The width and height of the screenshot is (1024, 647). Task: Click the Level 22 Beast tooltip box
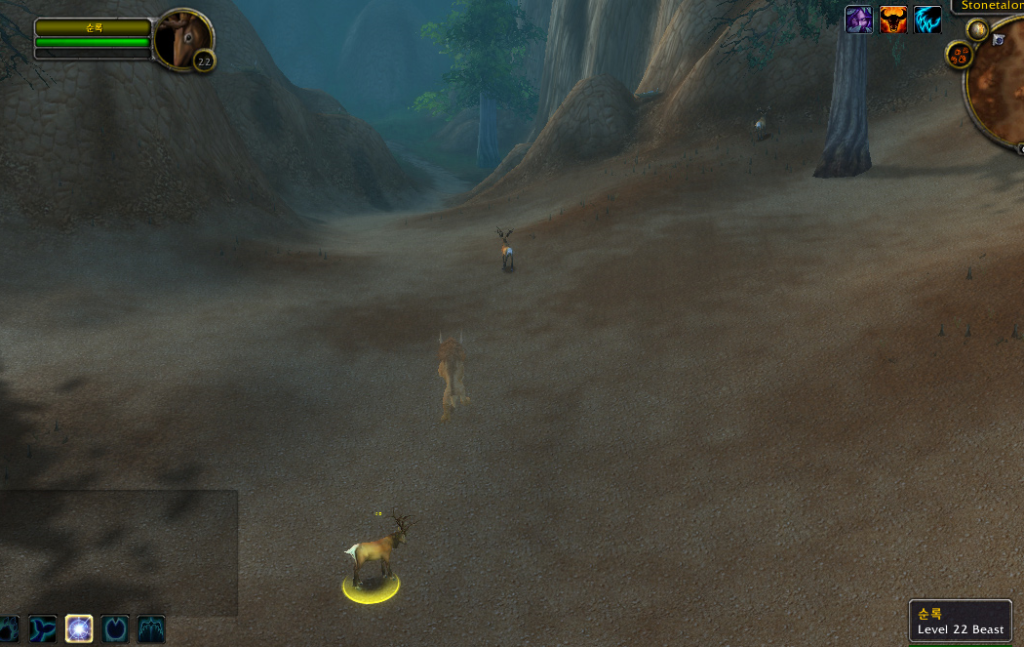click(x=960, y=621)
